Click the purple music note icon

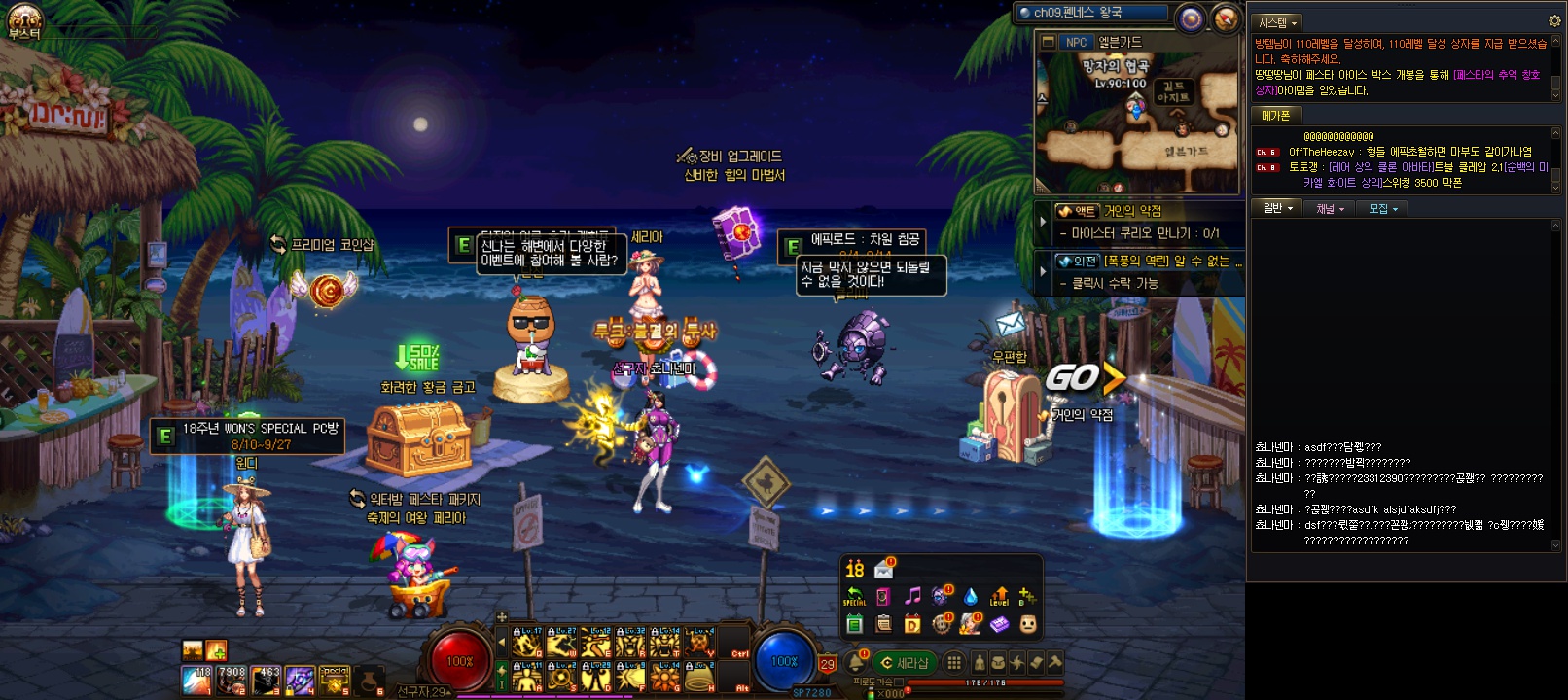912,596
